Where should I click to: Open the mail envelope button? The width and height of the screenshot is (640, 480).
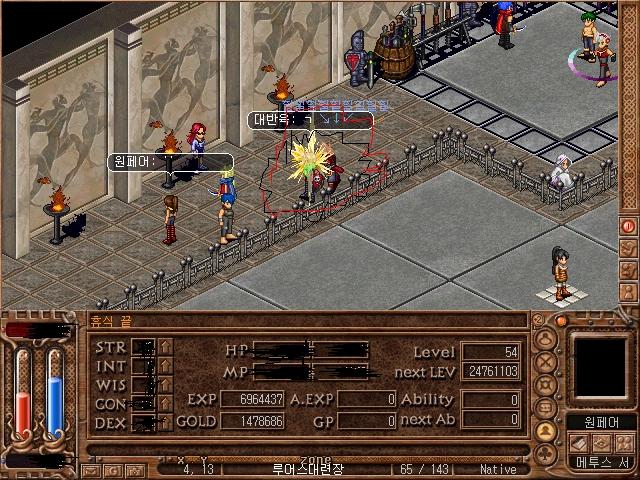point(91,469)
